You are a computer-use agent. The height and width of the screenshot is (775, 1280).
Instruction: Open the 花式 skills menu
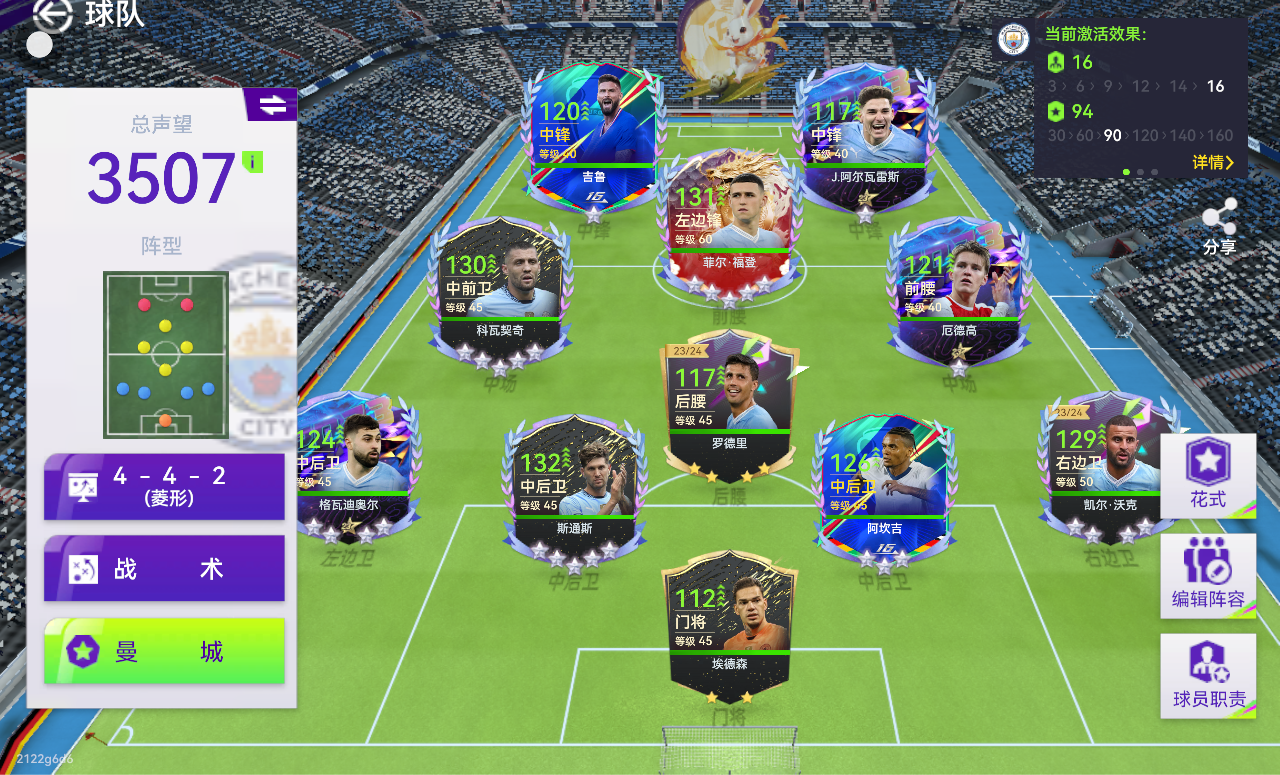[1207, 476]
